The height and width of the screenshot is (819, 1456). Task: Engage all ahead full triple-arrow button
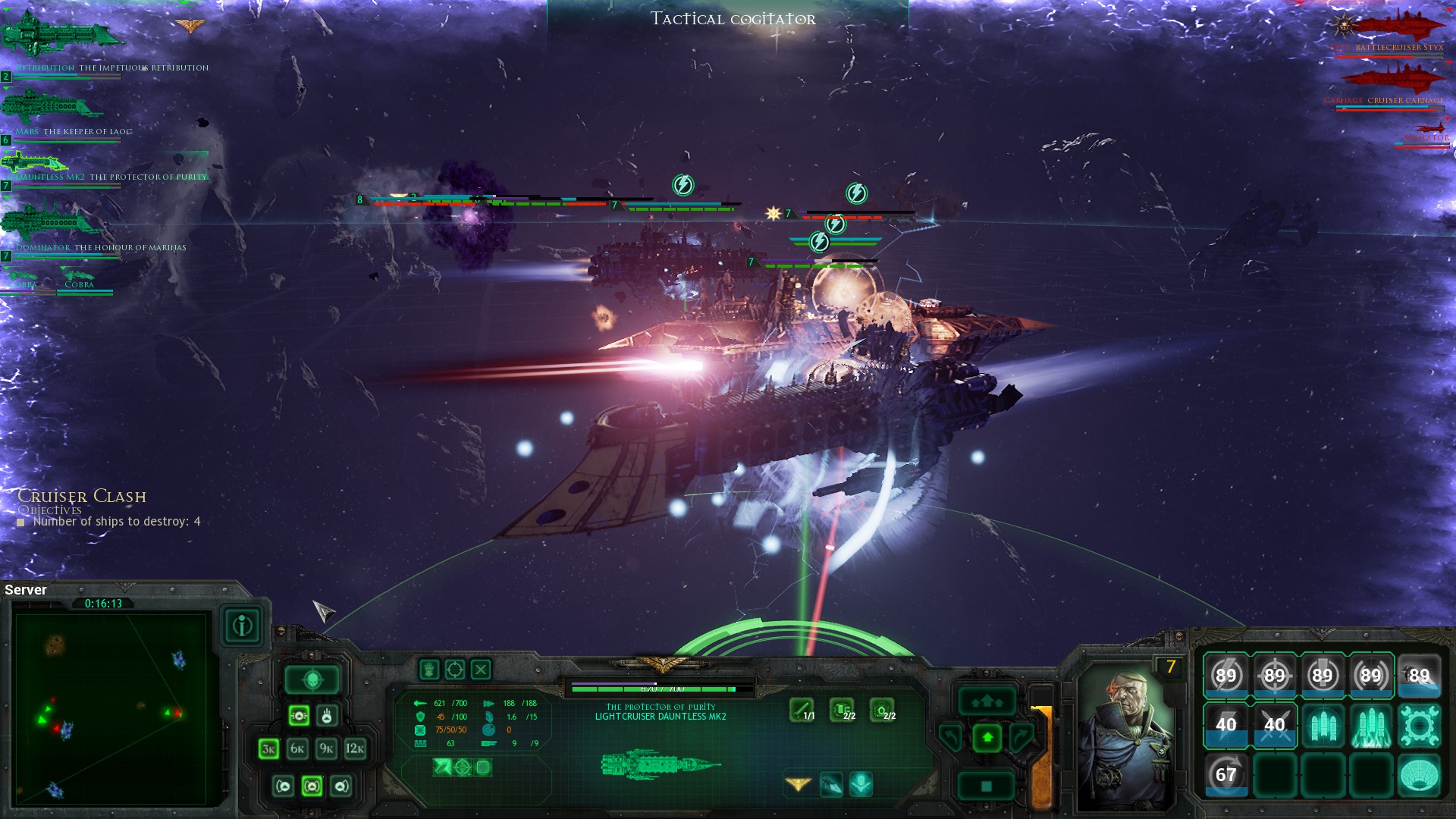(x=987, y=701)
